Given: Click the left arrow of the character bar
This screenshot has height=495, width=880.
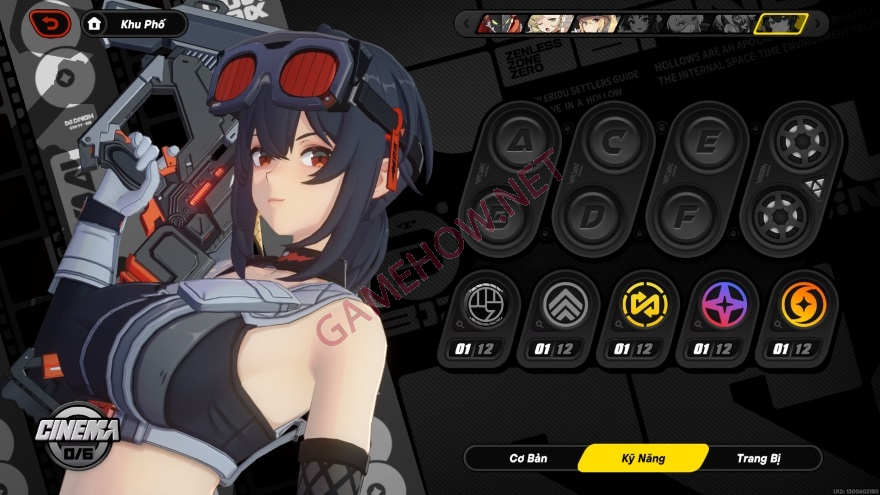Looking at the screenshot, I should point(465,22).
